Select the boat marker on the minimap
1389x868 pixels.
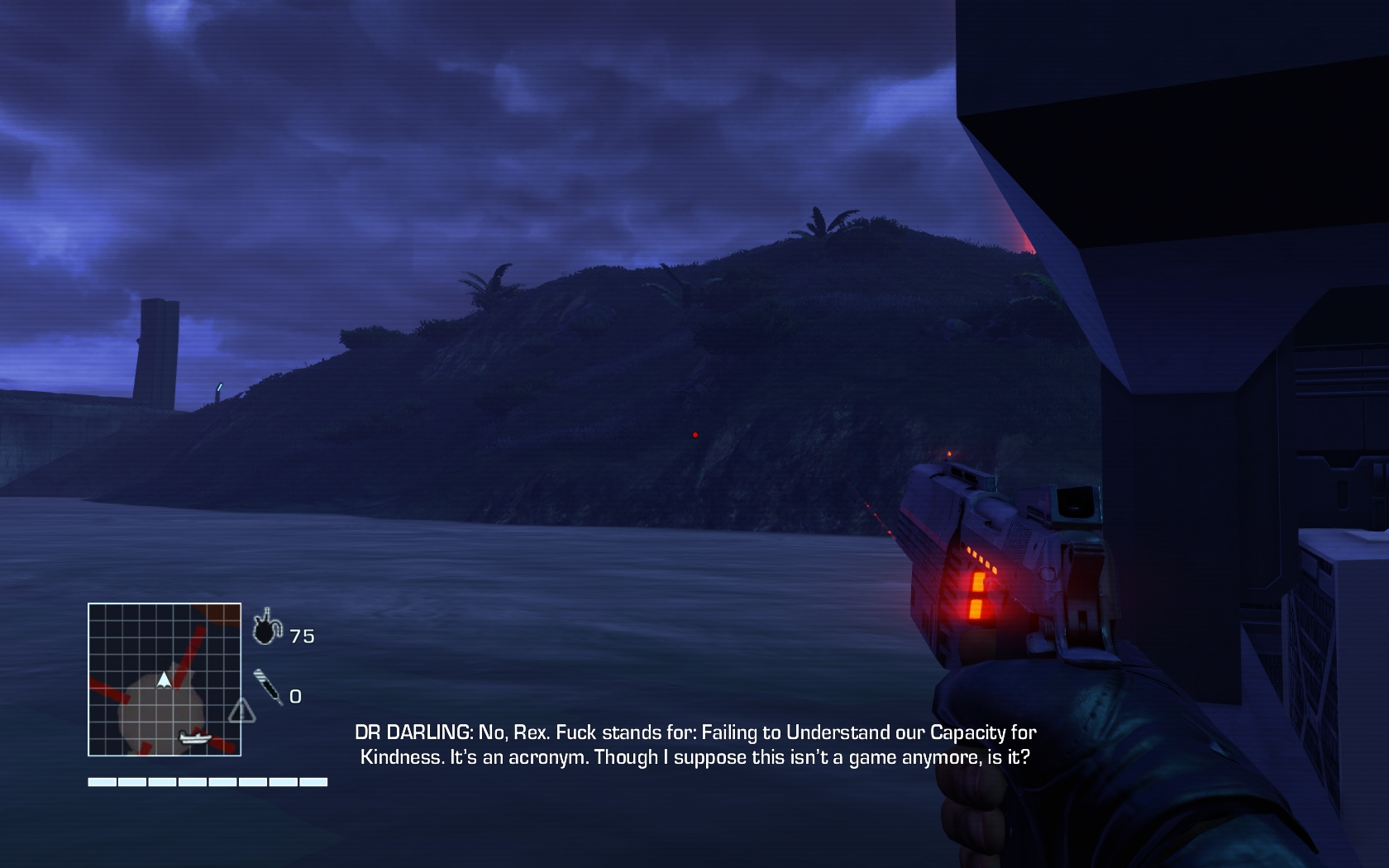pos(196,737)
